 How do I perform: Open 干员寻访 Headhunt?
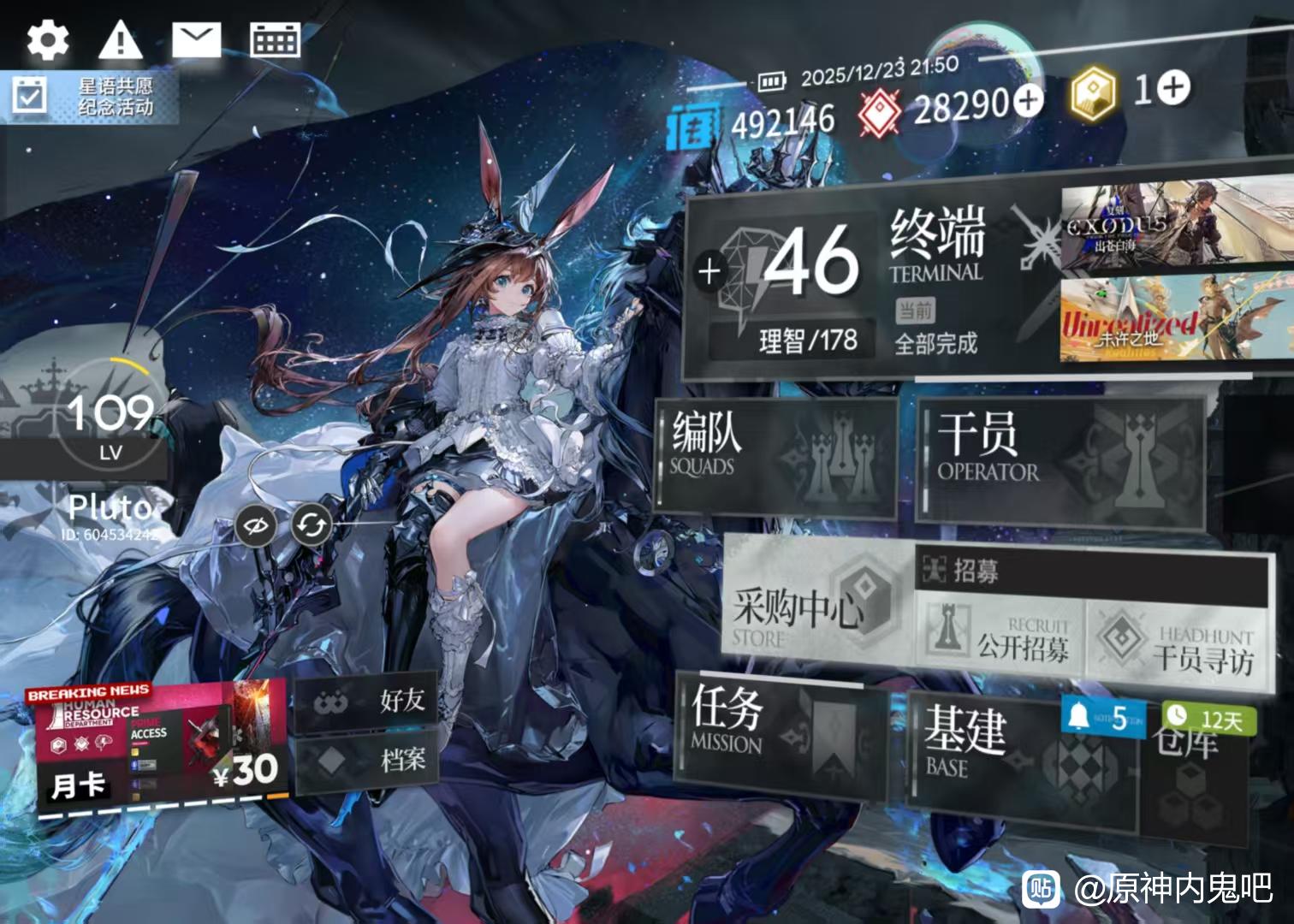(x=1178, y=642)
